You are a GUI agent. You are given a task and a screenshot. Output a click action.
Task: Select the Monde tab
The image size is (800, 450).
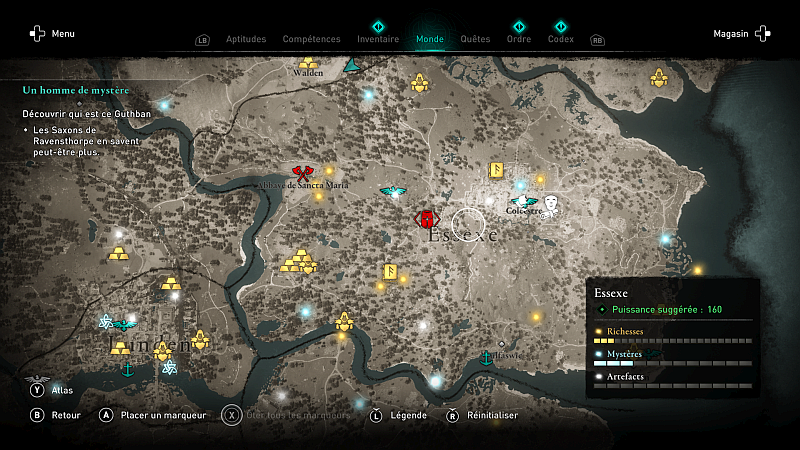(x=430, y=40)
